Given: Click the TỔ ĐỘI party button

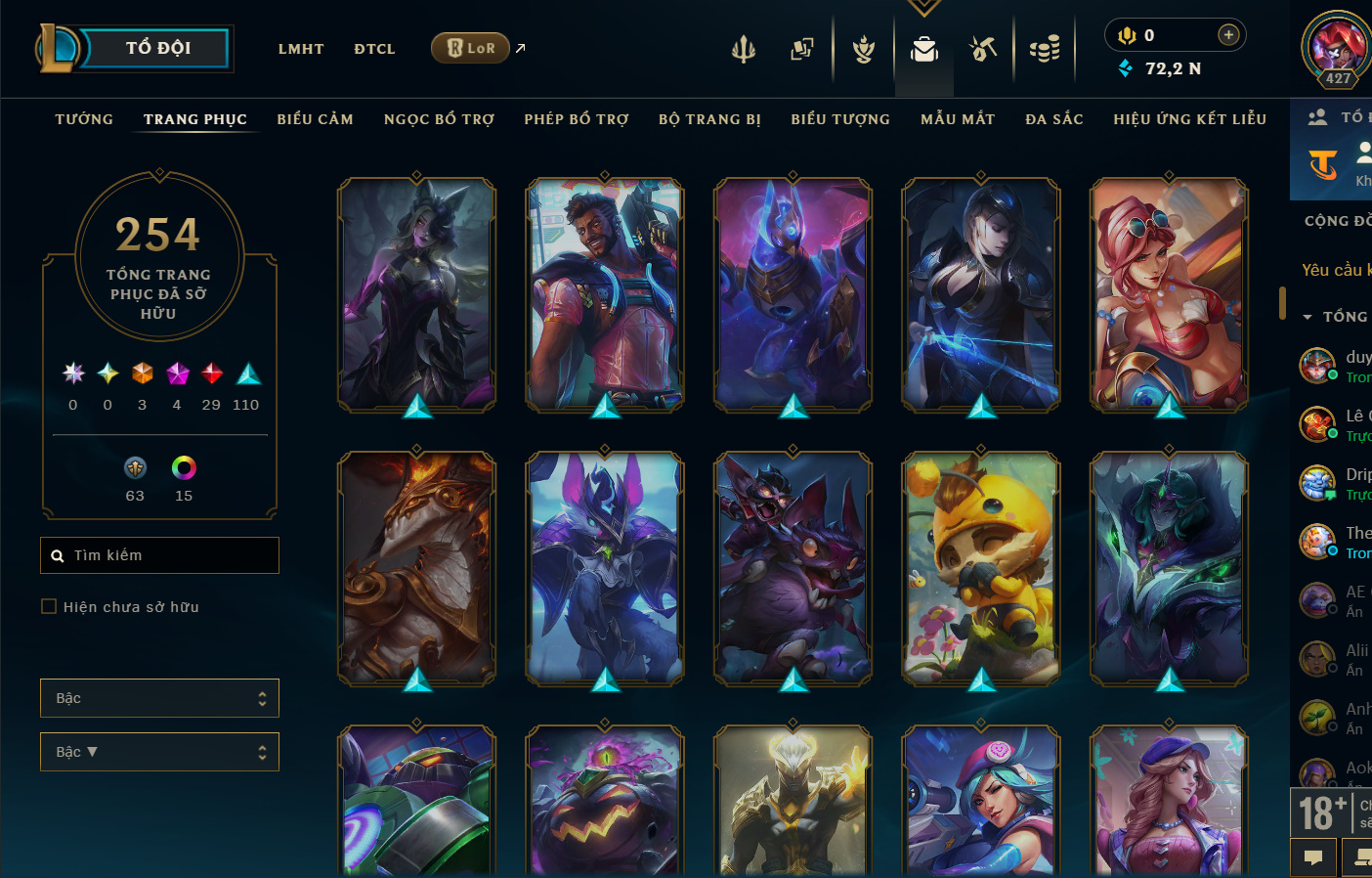Looking at the screenshot, I should click(157, 48).
